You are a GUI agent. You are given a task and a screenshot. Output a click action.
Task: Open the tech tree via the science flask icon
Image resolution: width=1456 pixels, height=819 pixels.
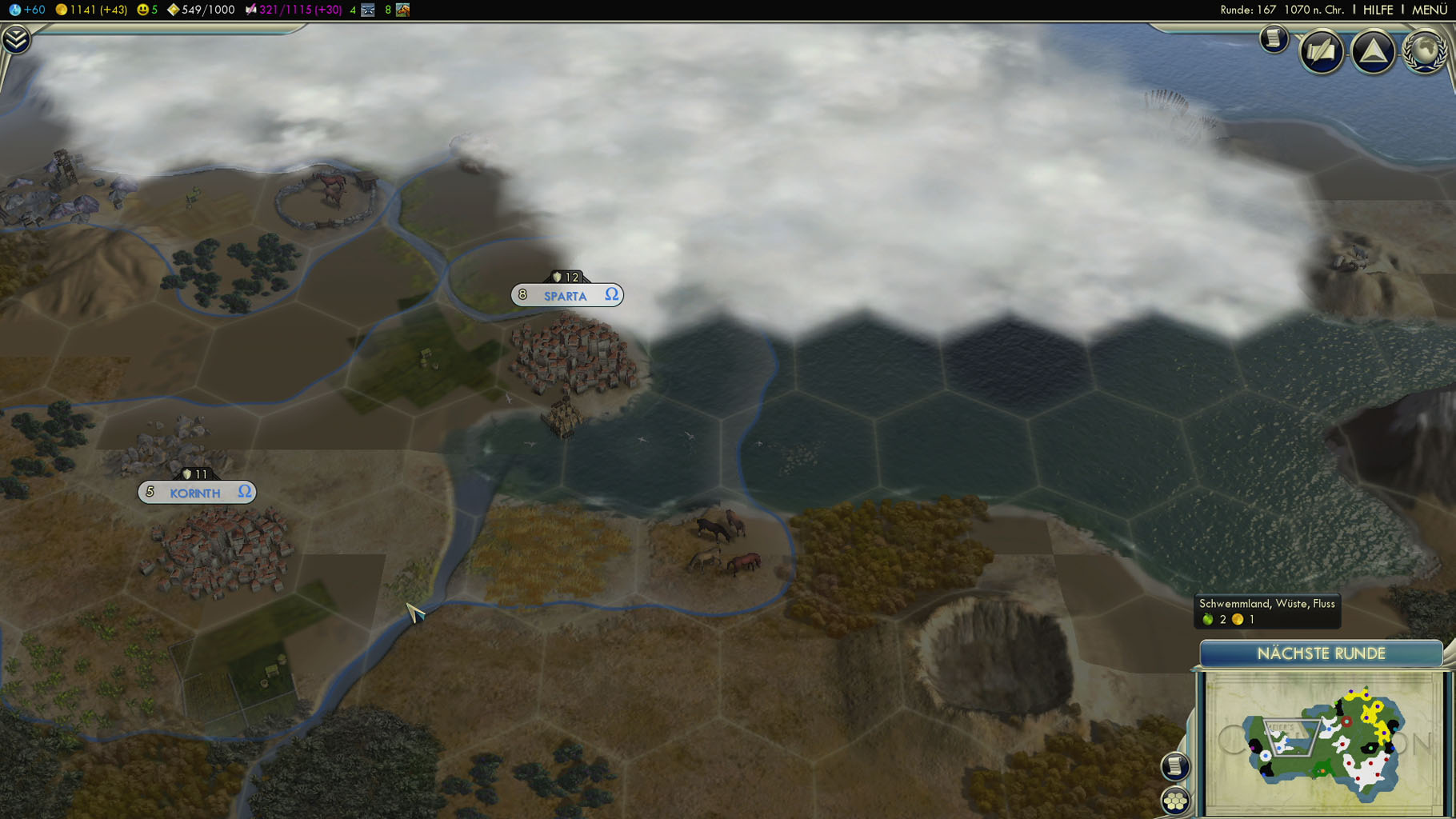click(x=14, y=10)
